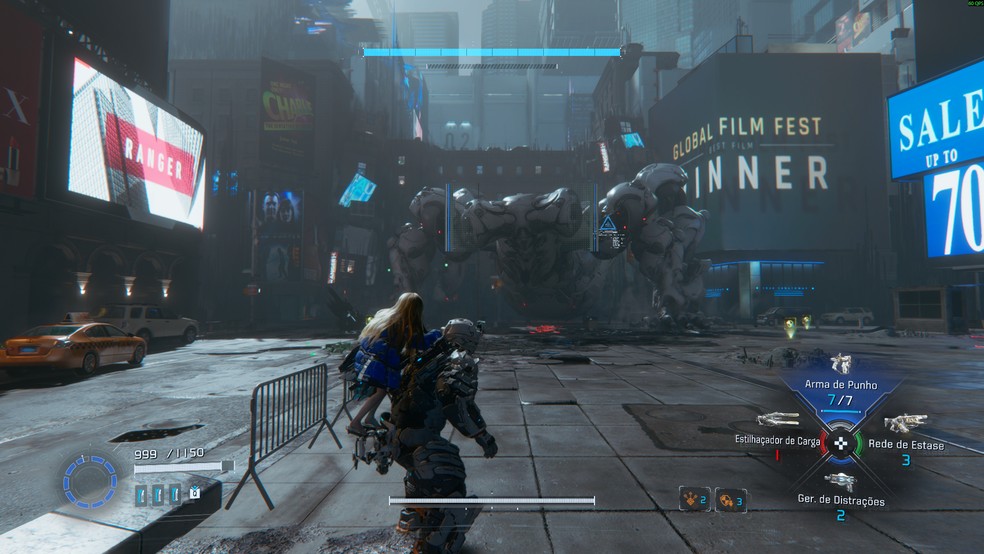Click the weapon wheel center d-pad icon
Image resolution: width=984 pixels, height=554 pixels.
click(x=841, y=443)
